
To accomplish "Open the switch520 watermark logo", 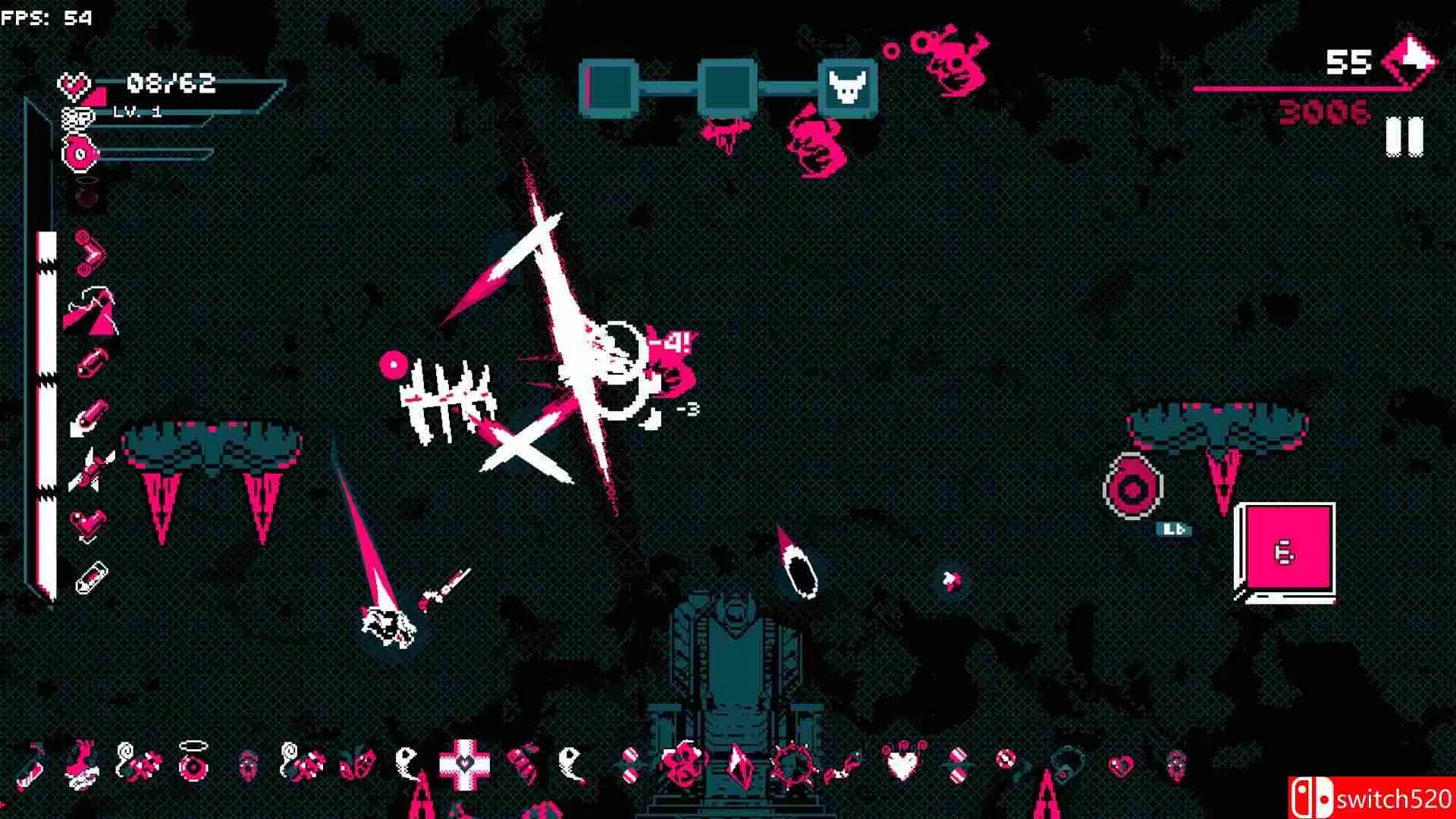I will pyautogui.click(x=1370, y=798).
